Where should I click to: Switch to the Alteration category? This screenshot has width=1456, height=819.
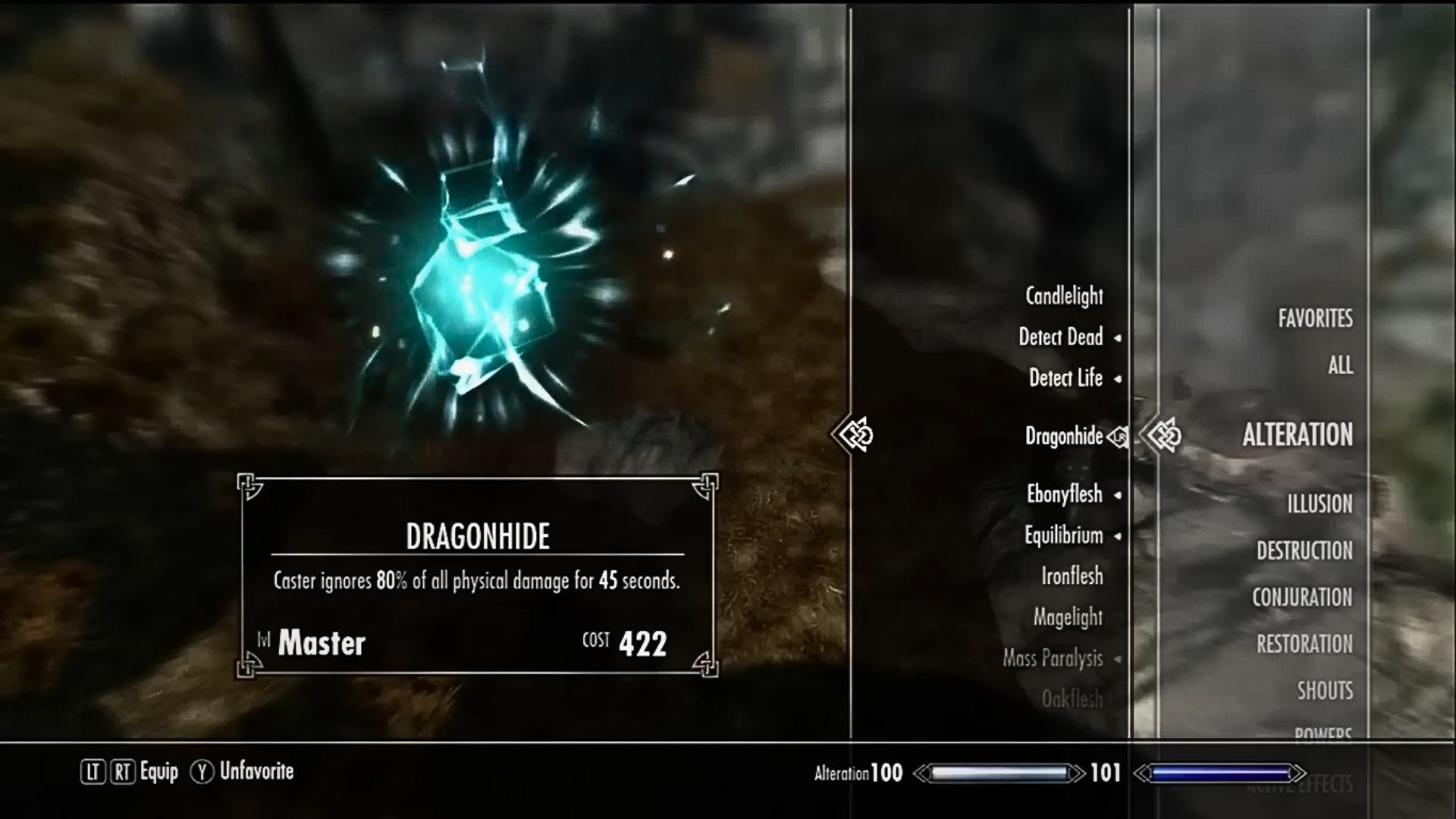pos(1297,435)
